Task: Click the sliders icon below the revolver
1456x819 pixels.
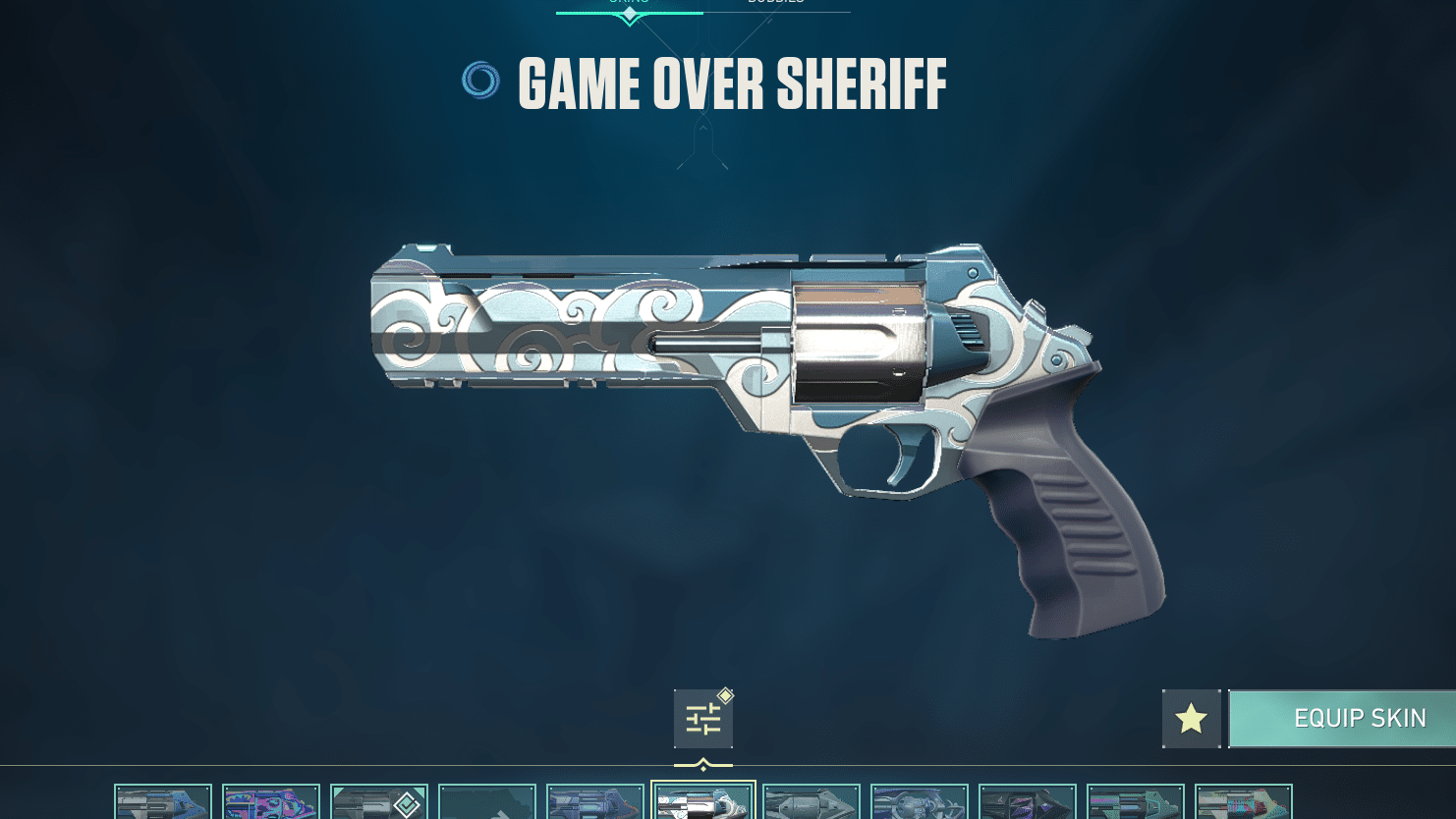Action: click(x=703, y=718)
